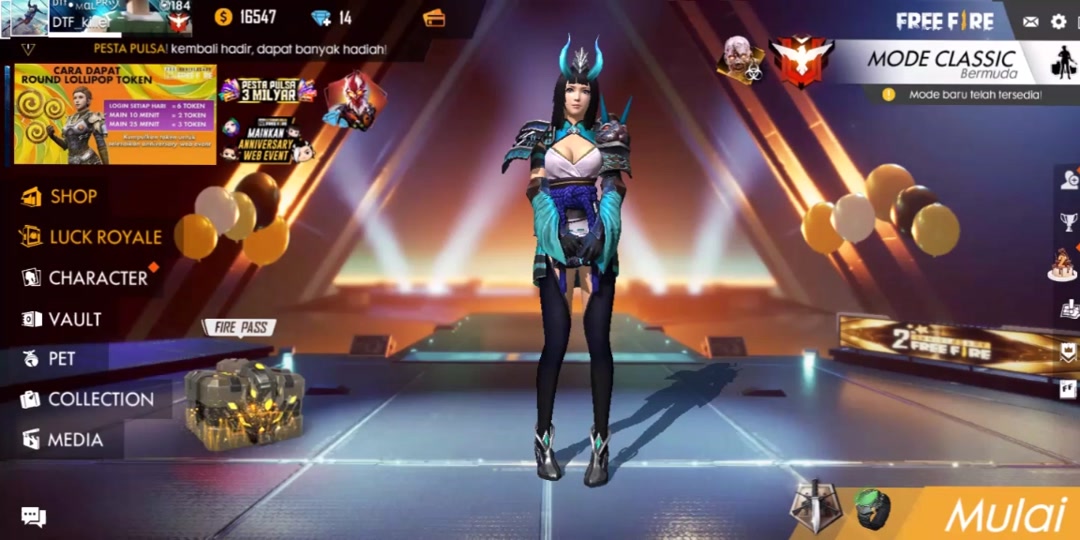
Task: Open the Pesta Pulsa 3 Milyar event
Action: point(267,91)
